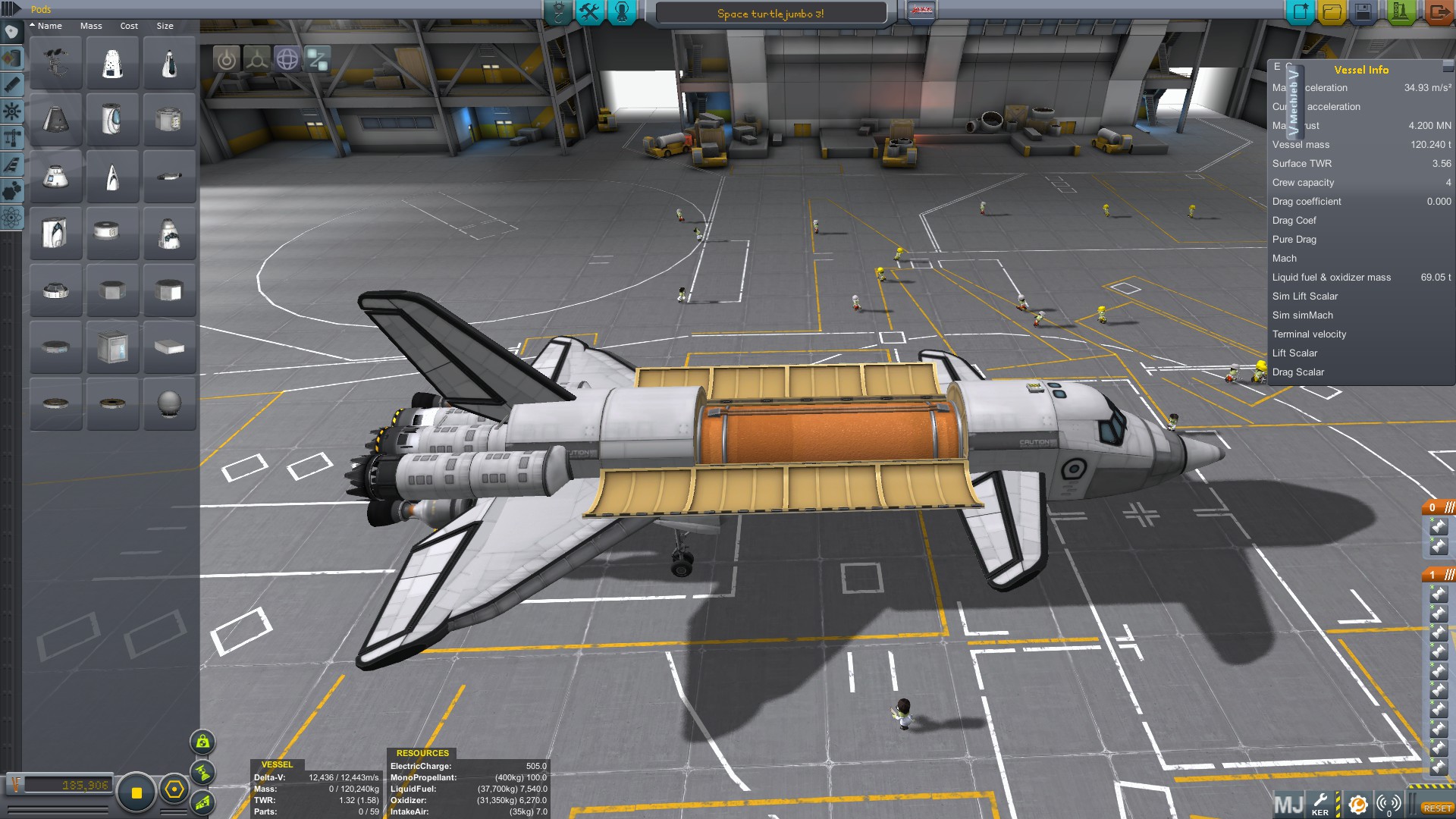The height and width of the screenshot is (819, 1456).
Task: Pick the round probe core part
Action: (x=169, y=403)
